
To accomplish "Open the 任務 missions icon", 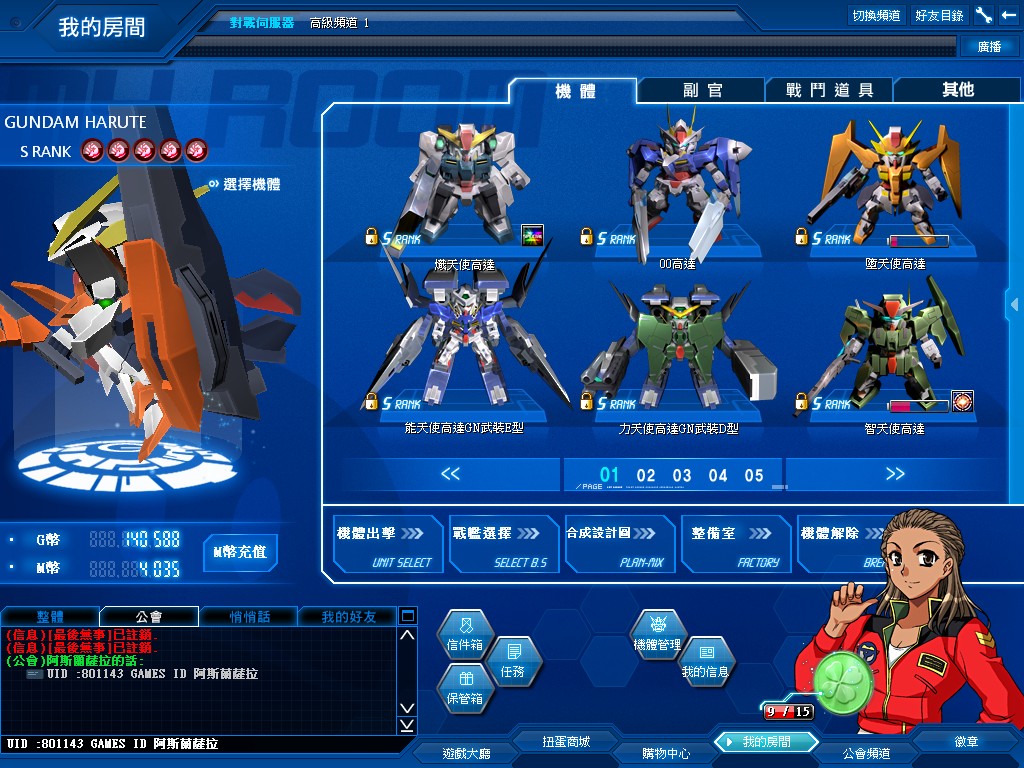I will pos(512,661).
